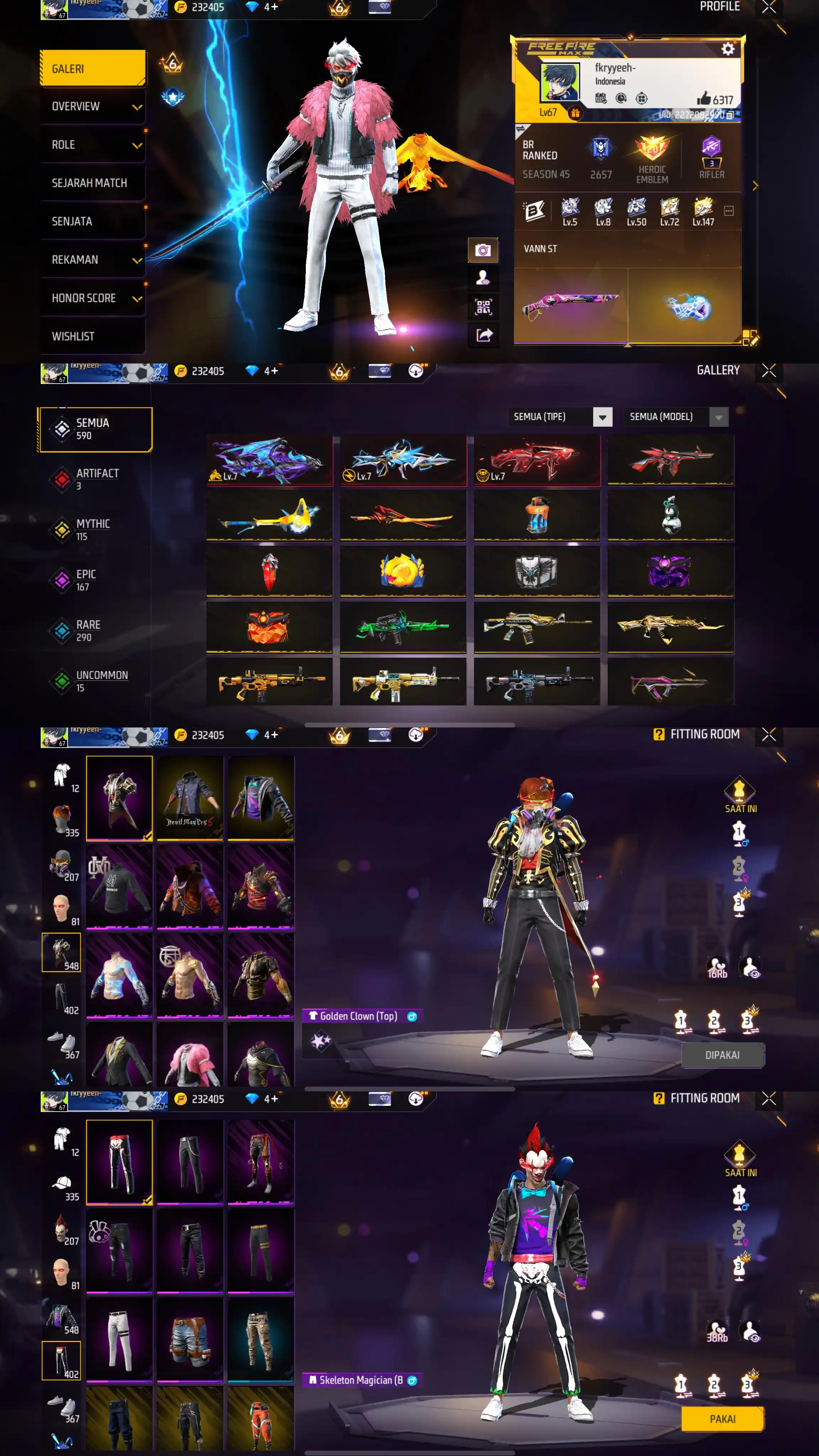Image resolution: width=819 pixels, height=1456 pixels.
Task: Select the Senjata menu entry
Action: (92, 221)
